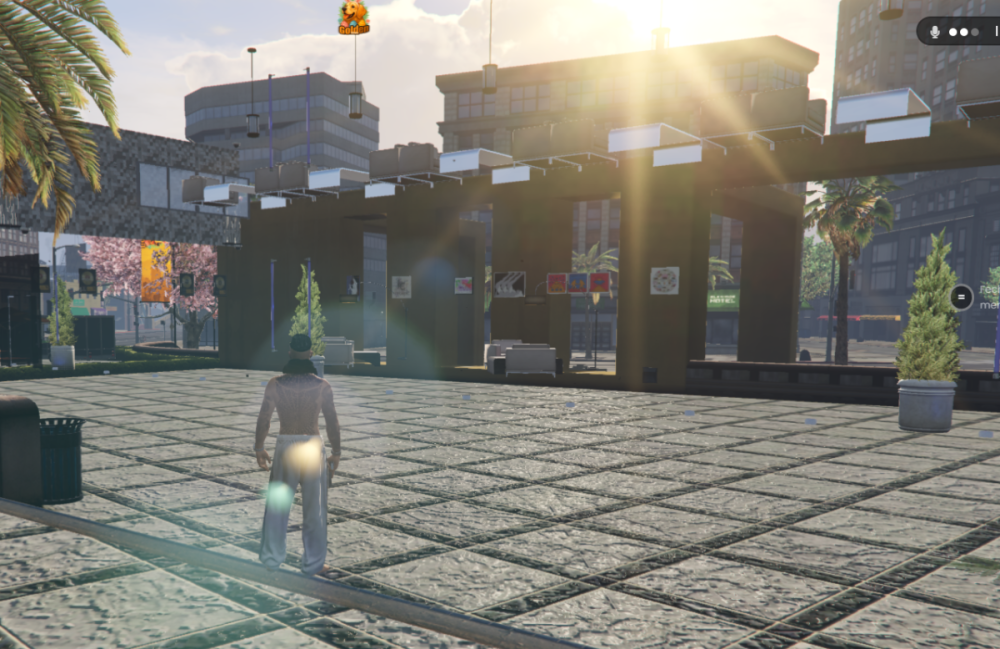Click the microphone voice icon
Viewport: 1000px width, 649px height.
pos(935,31)
